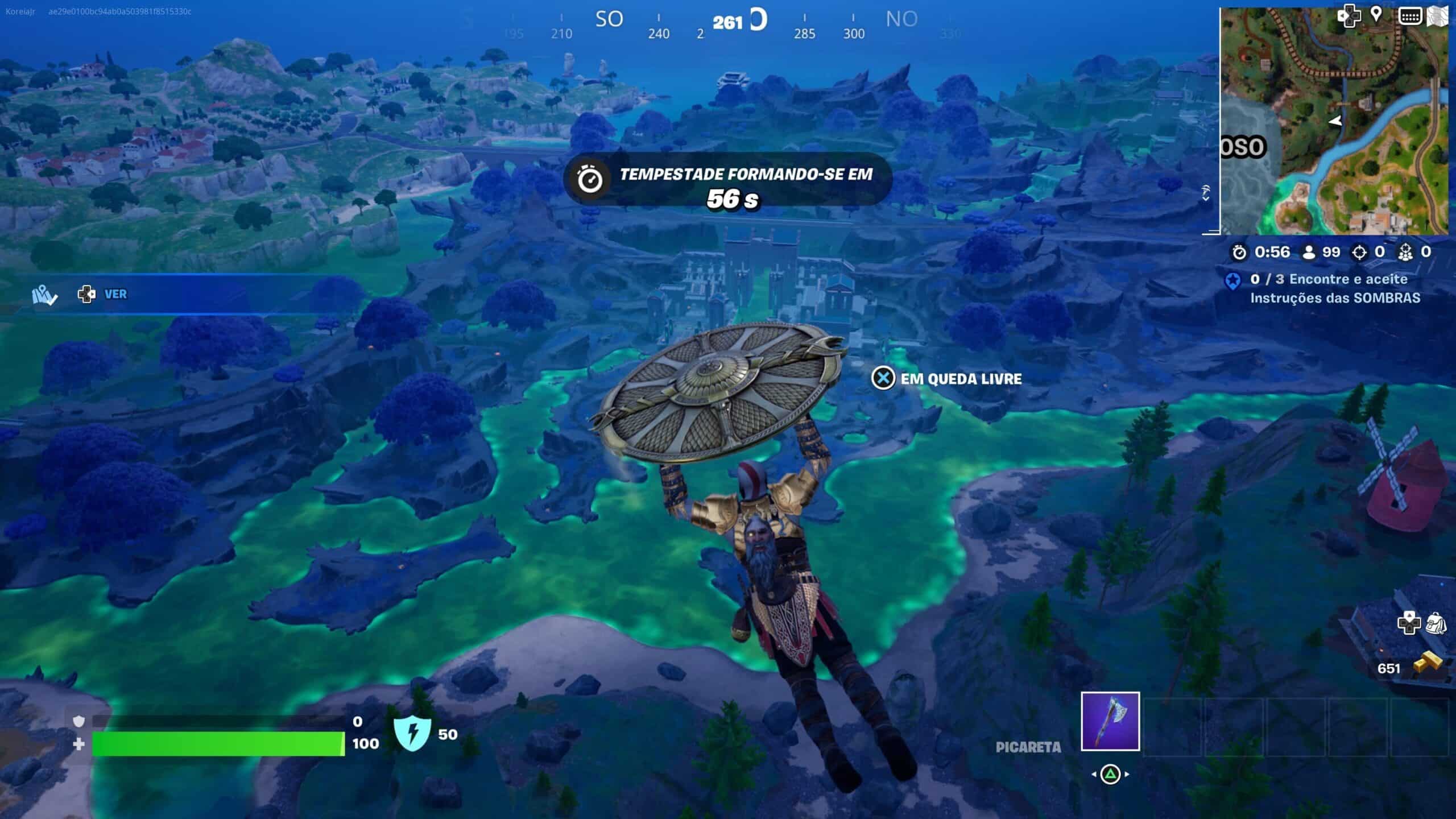Open the folded map icon
Image resolution: width=1456 pixels, height=819 pixels.
click(x=1437, y=16)
